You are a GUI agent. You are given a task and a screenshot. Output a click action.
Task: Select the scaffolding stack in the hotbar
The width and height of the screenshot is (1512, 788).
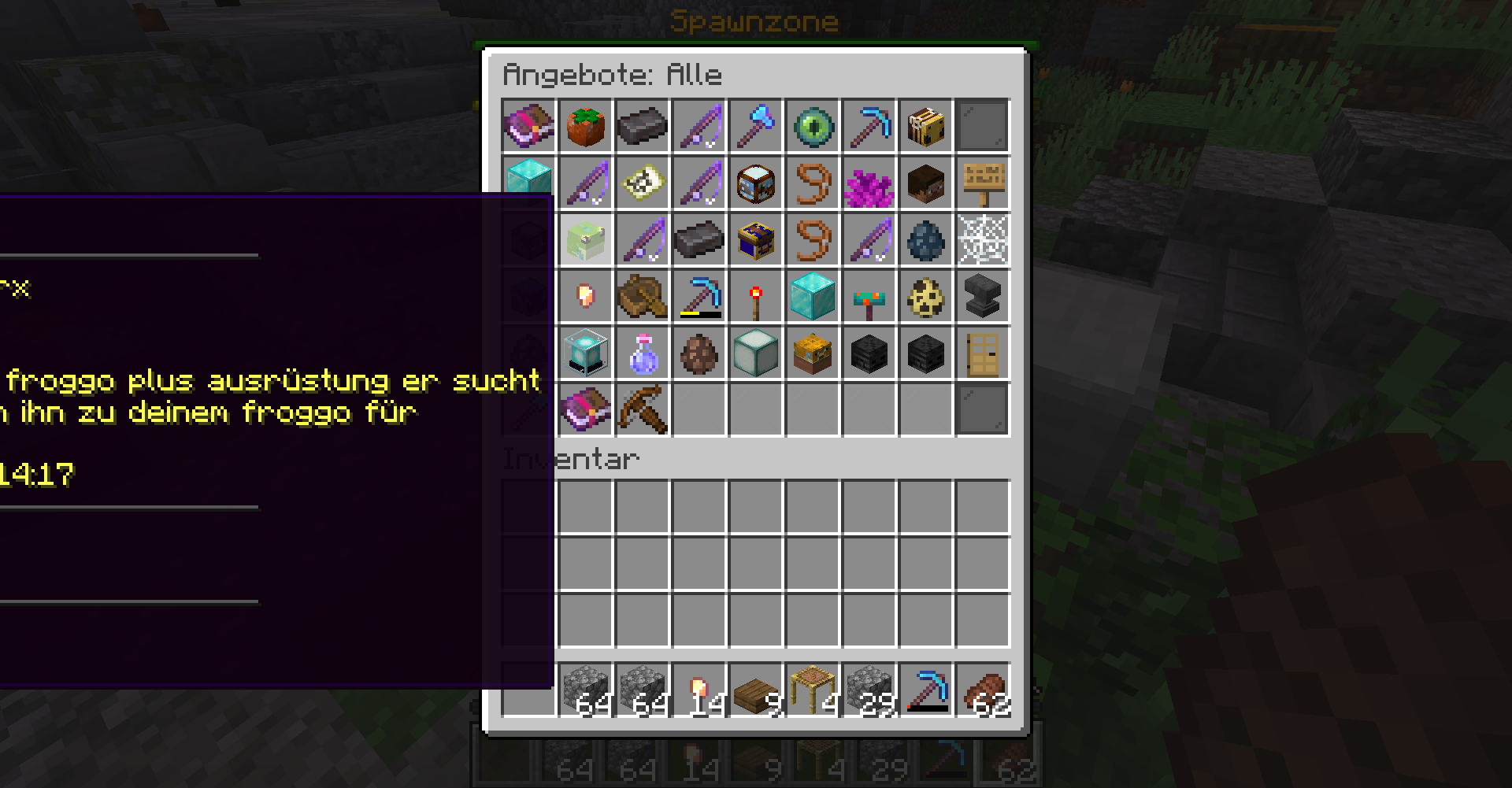(x=813, y=690)
